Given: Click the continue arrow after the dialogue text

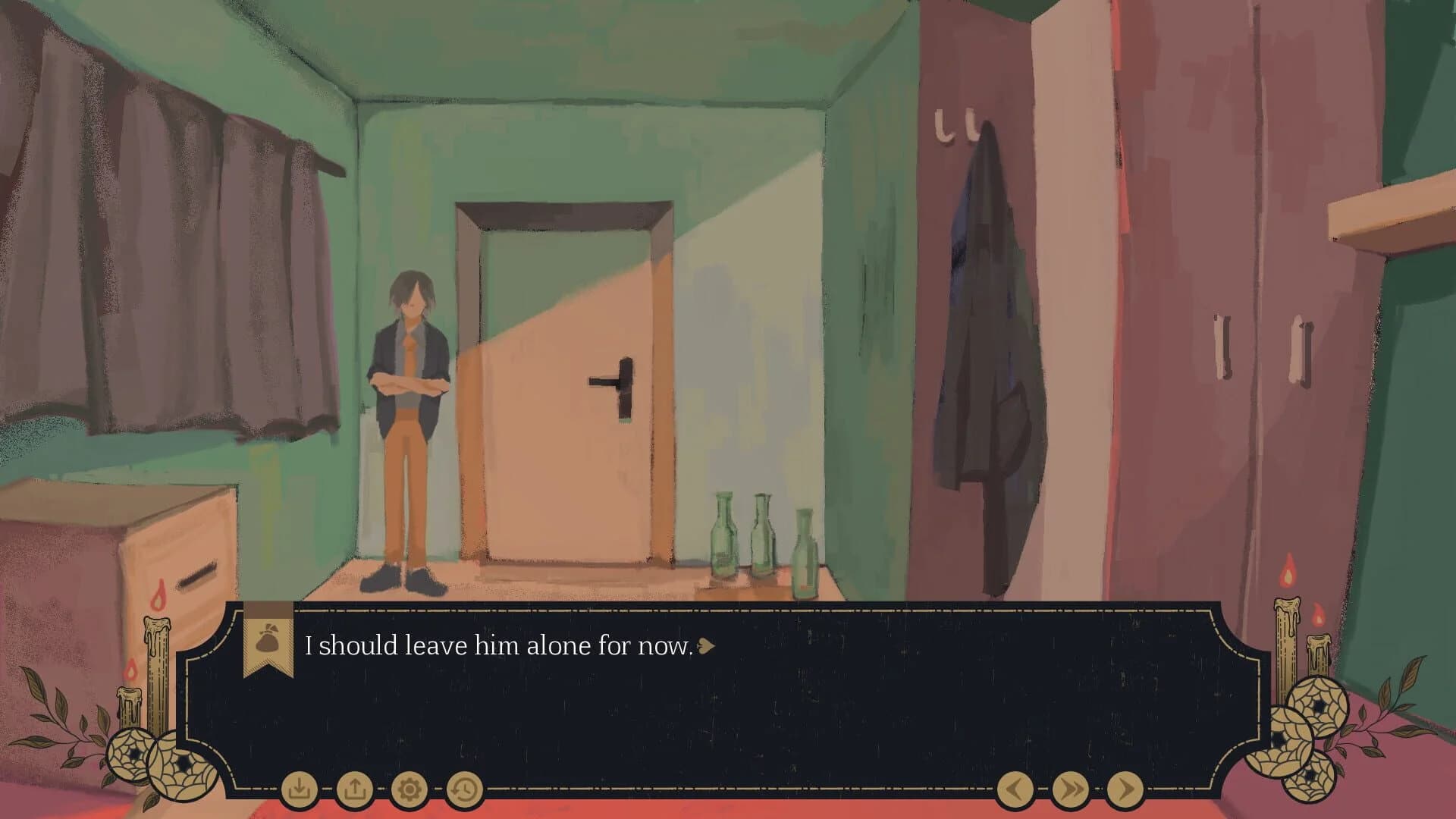Looking at the screenshot, I should 706,648.
